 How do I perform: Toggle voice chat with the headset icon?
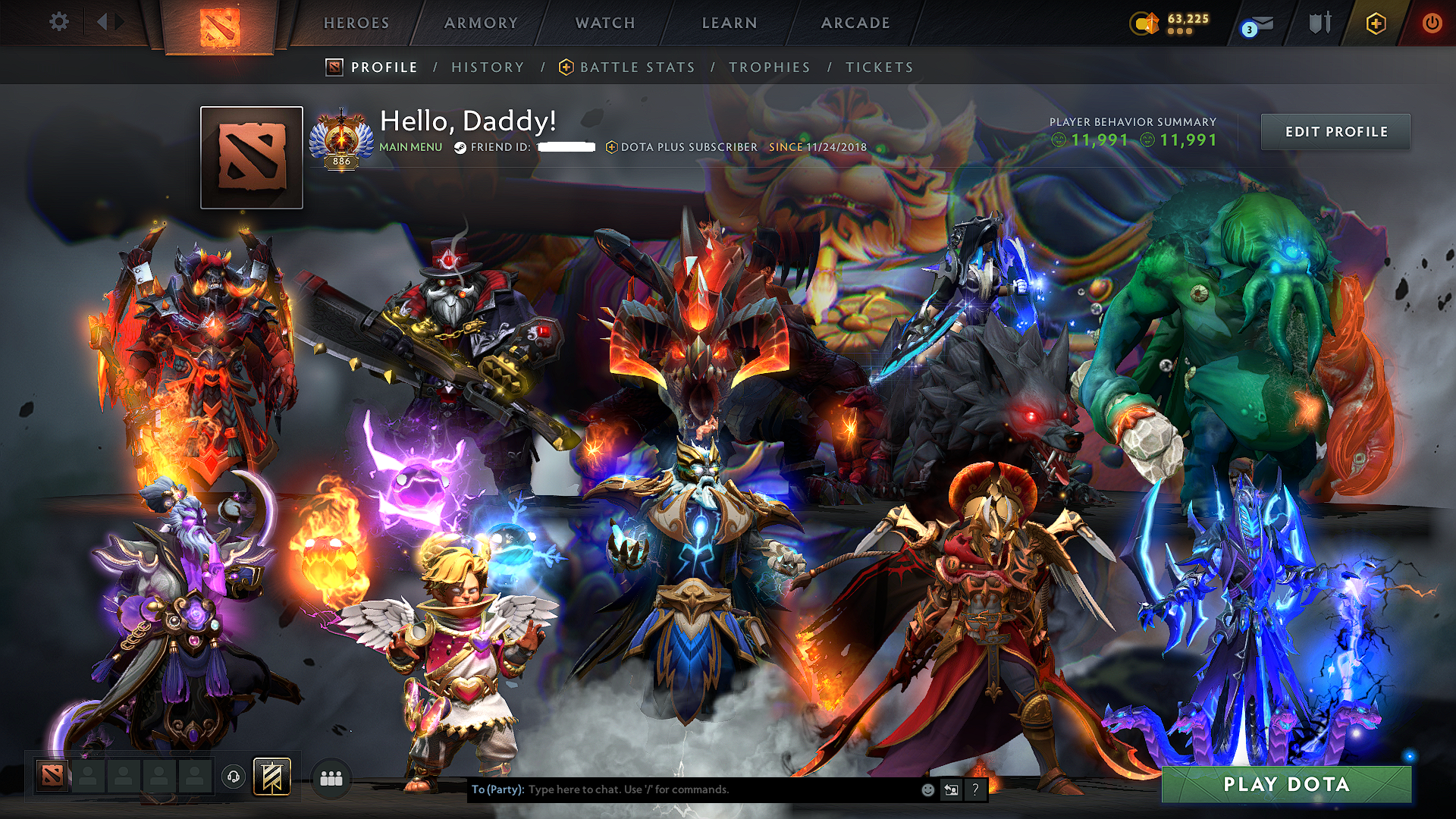235,777
